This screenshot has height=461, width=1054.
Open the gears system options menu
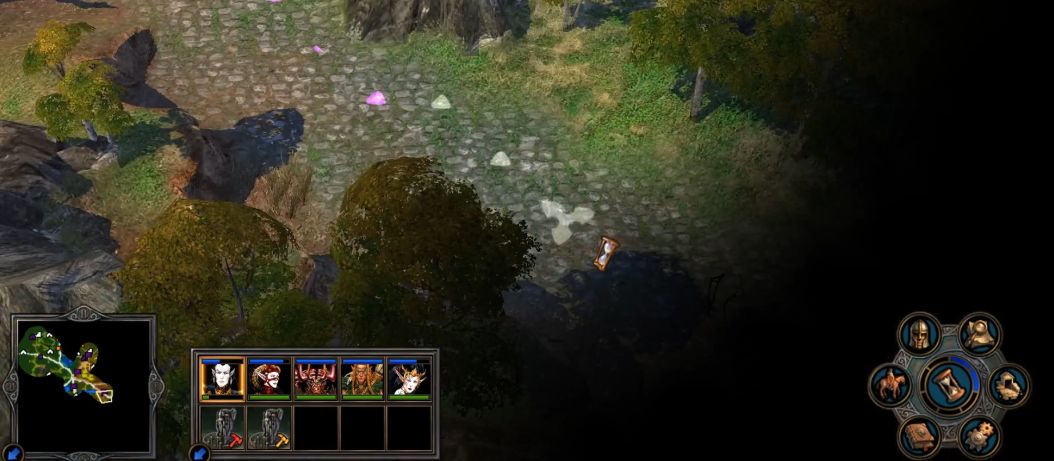pos(979,435)
